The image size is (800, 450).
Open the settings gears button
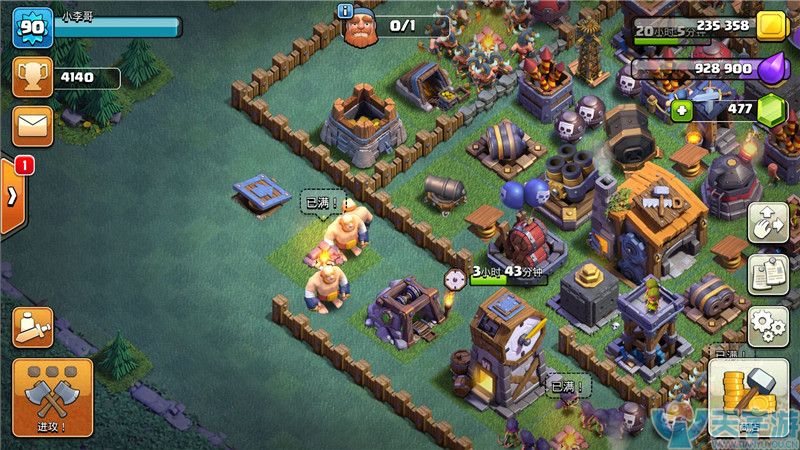767,325
